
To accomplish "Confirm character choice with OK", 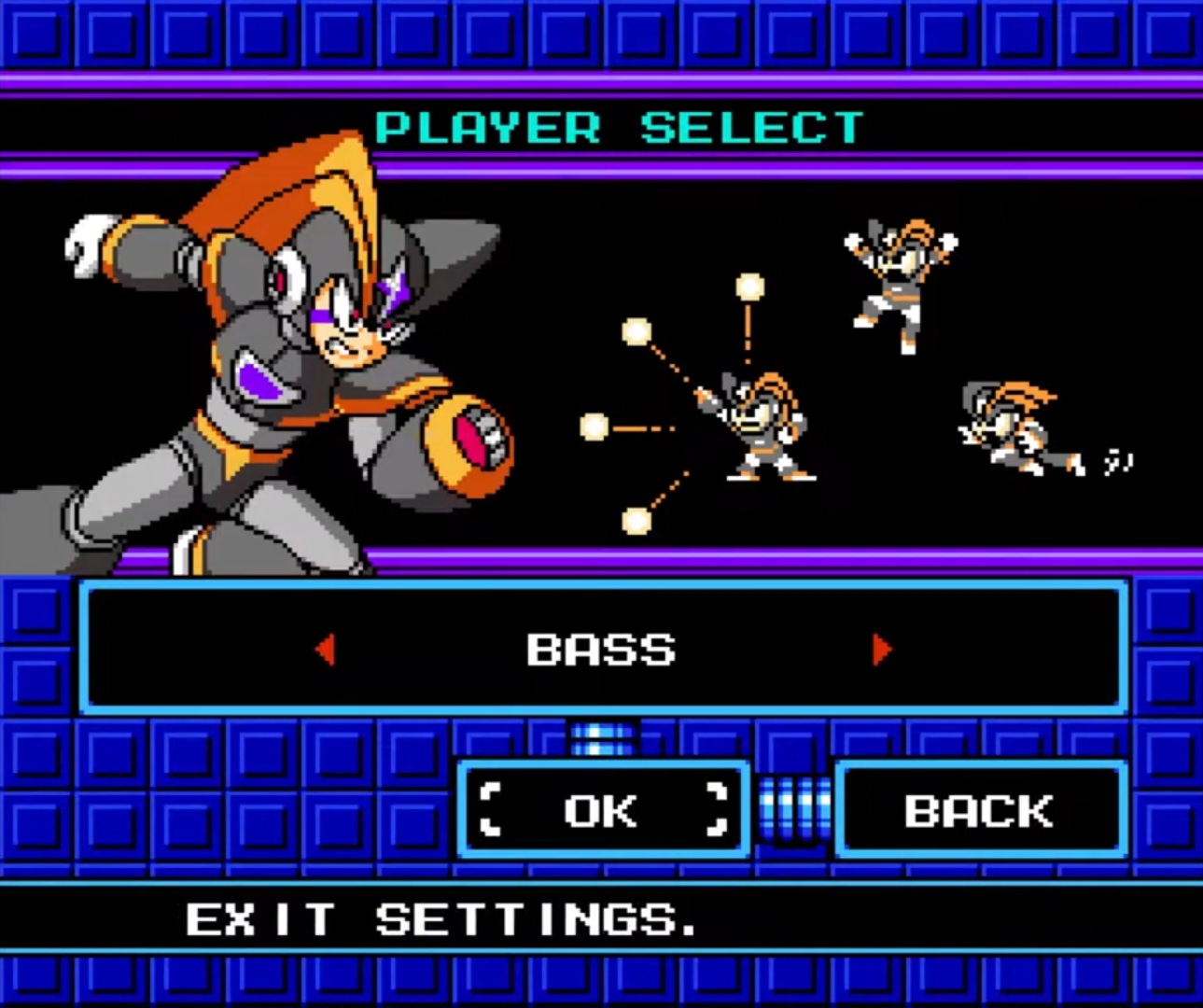I will tap(600, 809).
